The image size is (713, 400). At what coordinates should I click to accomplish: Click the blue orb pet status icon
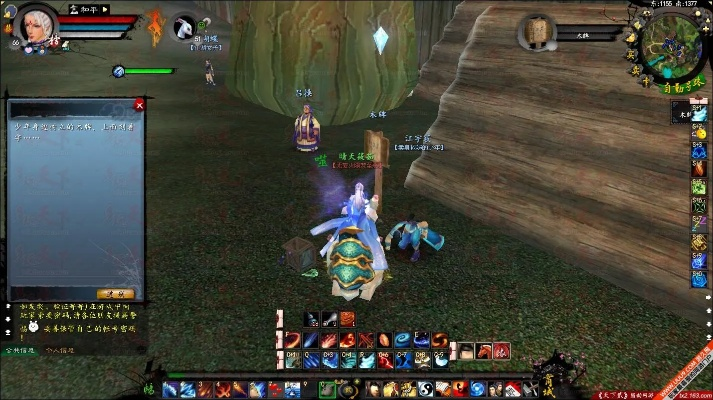coord(119,71)
